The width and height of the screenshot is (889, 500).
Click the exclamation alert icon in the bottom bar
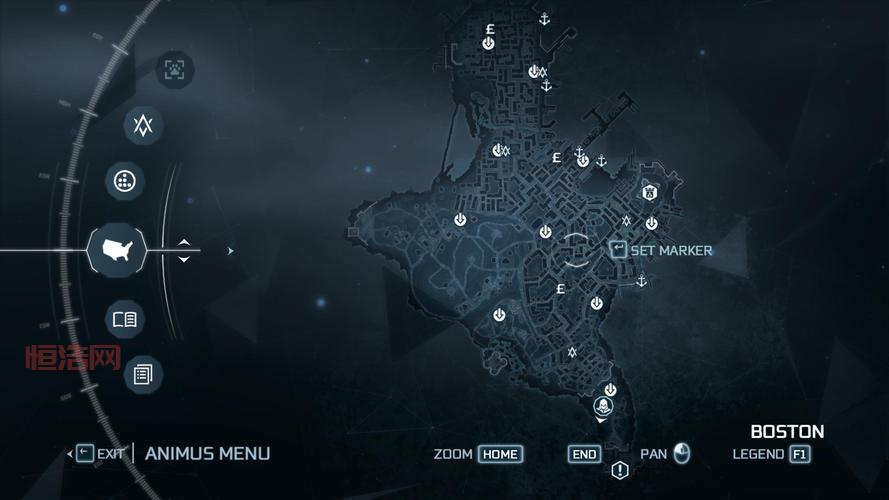click(x=620, y=470)
